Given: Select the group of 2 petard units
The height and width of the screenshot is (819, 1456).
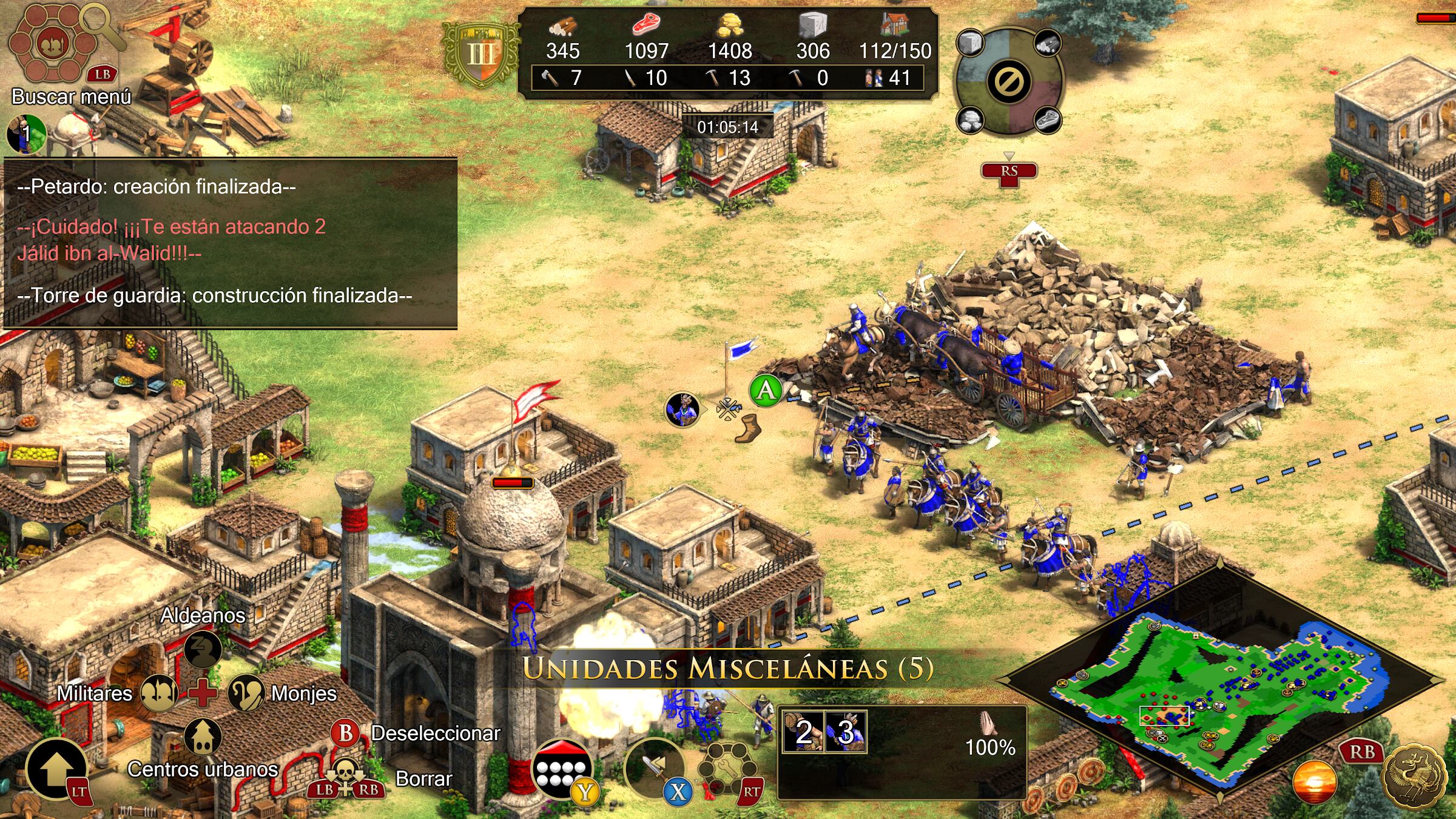Looking at the screenshot, I should (x=803, y=732).
